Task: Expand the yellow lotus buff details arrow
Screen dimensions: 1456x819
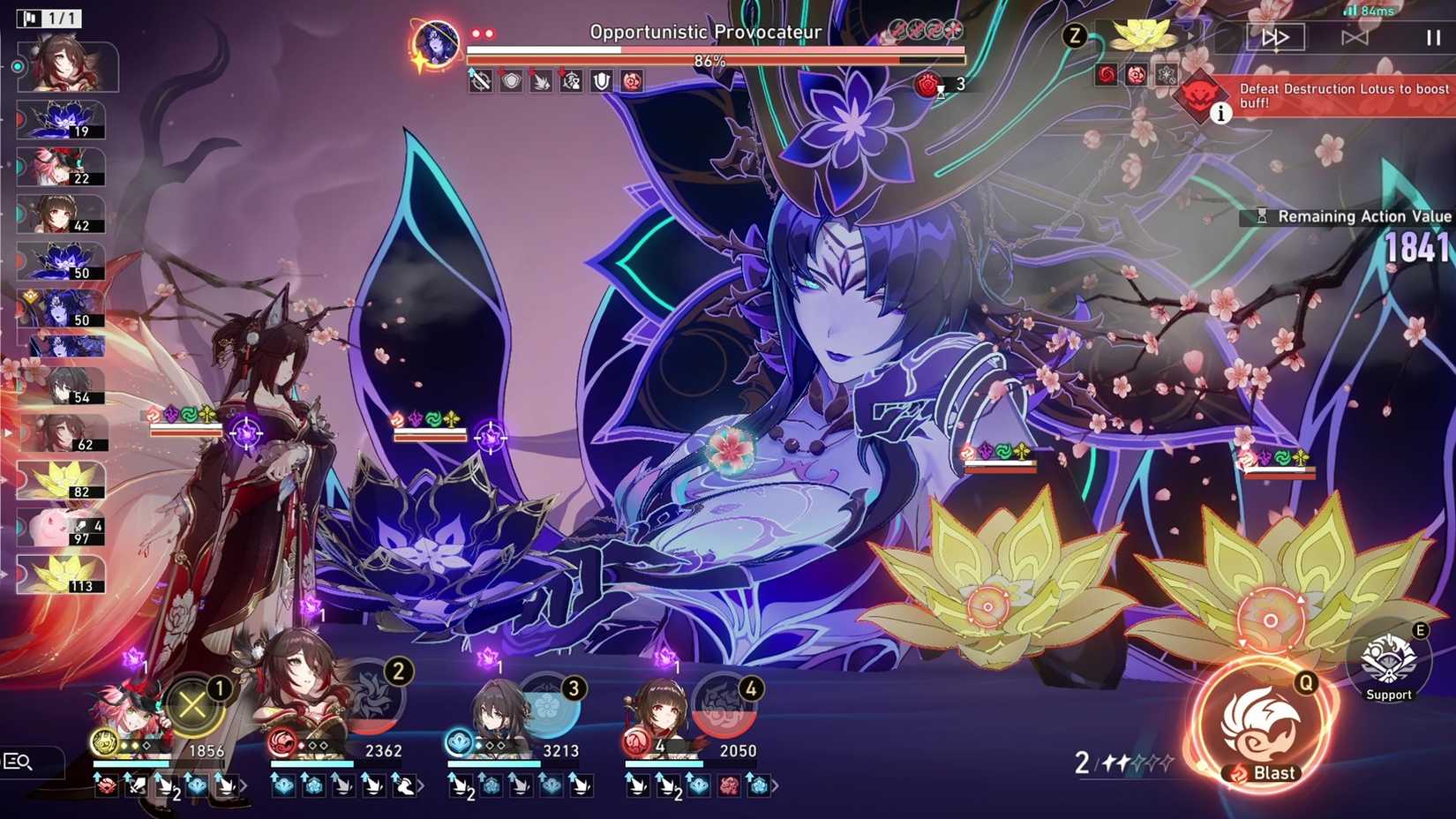Action: 1191,35
